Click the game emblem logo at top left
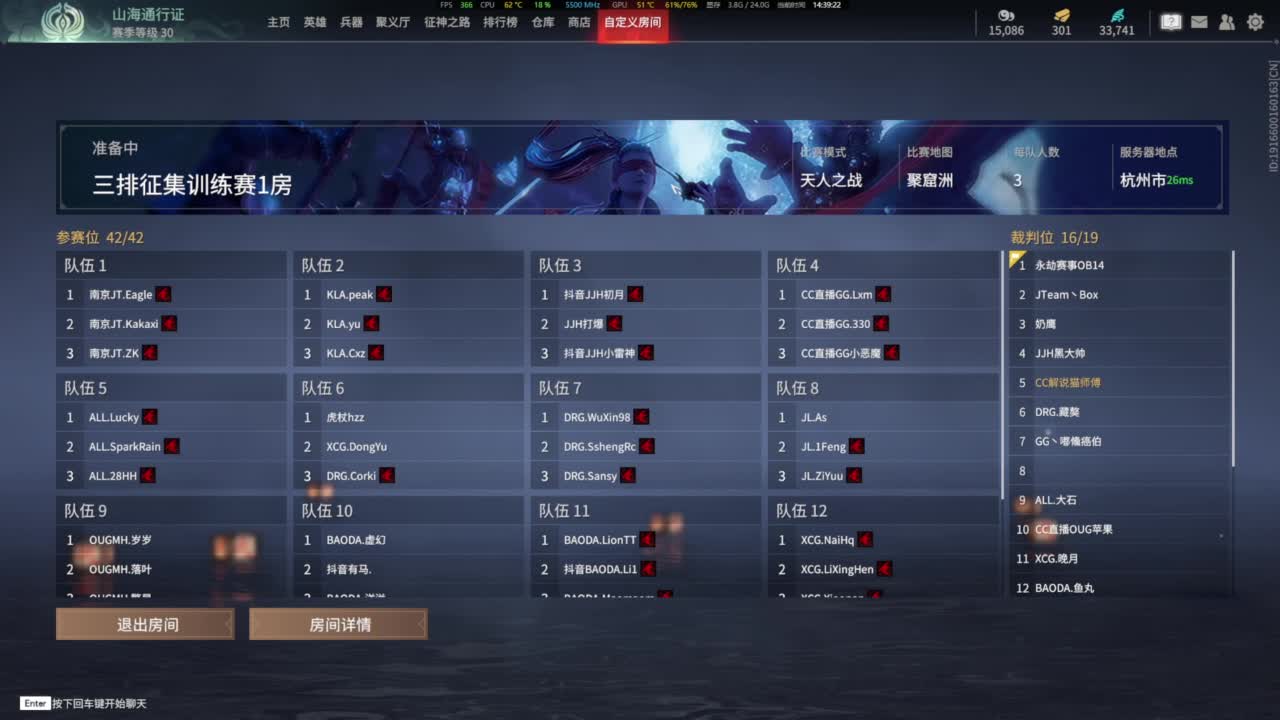This screenshot has height=720, width=1280. [x=66, y=22]
